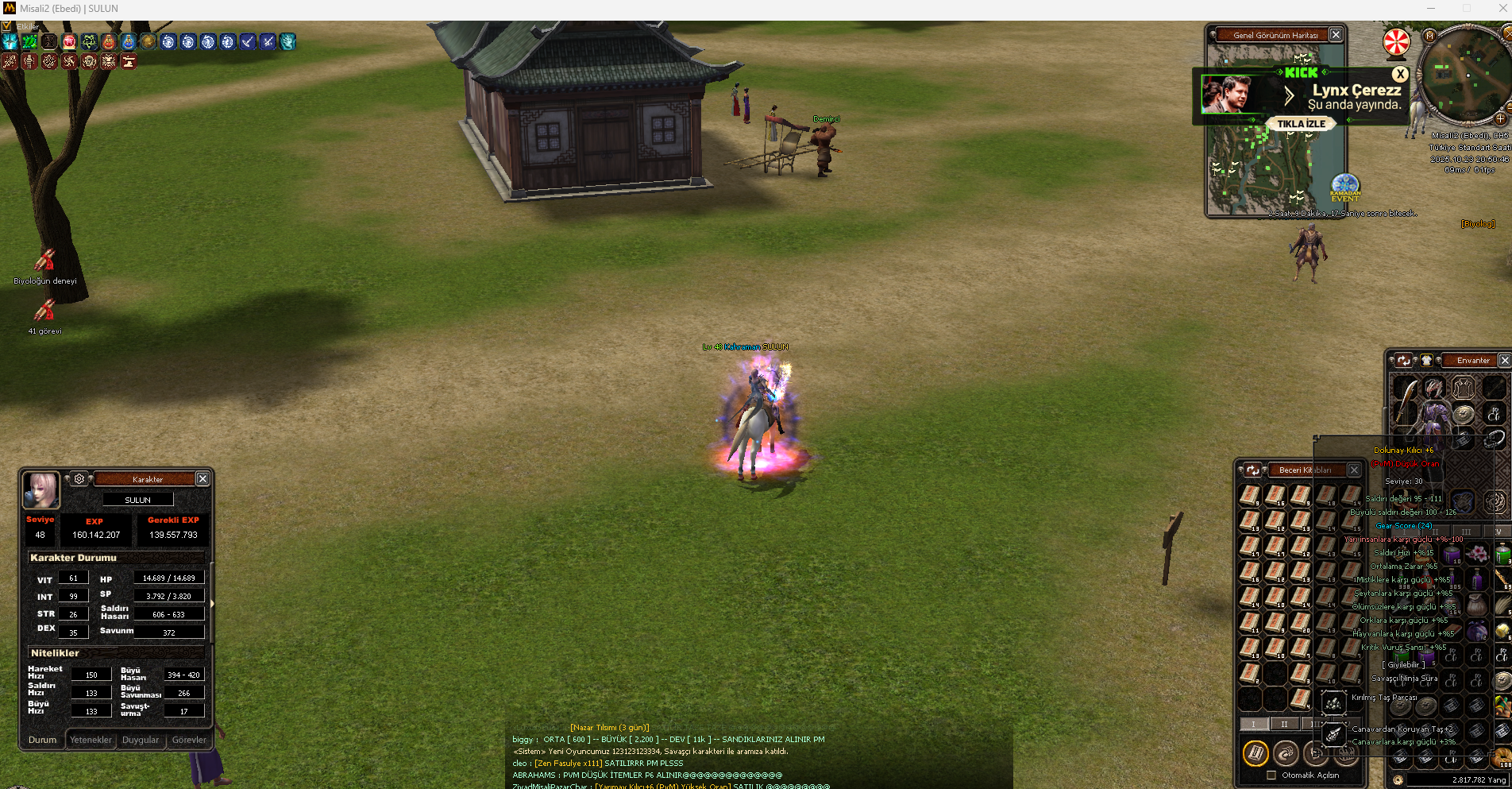Show the Görevler tab

click(189, 740)
